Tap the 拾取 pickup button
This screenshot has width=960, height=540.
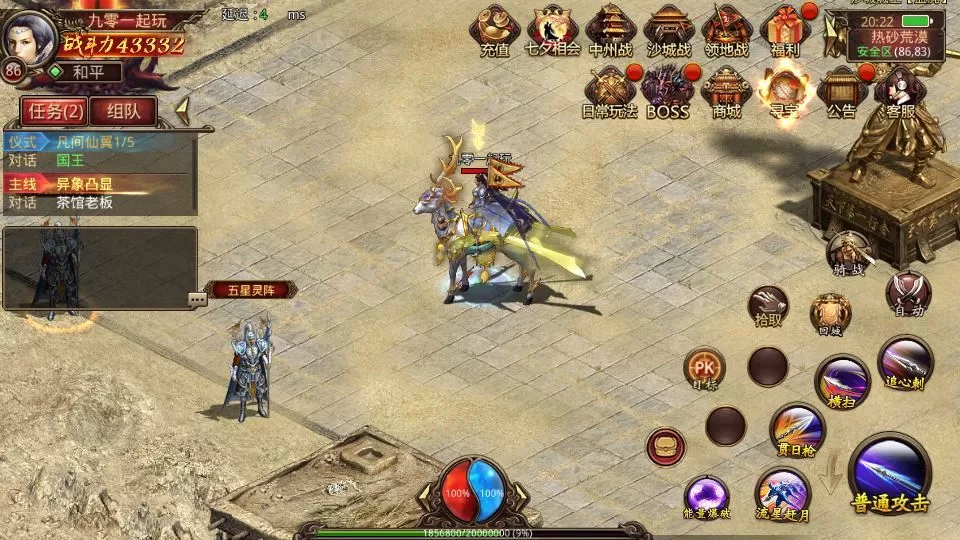(x=770, y=305)
